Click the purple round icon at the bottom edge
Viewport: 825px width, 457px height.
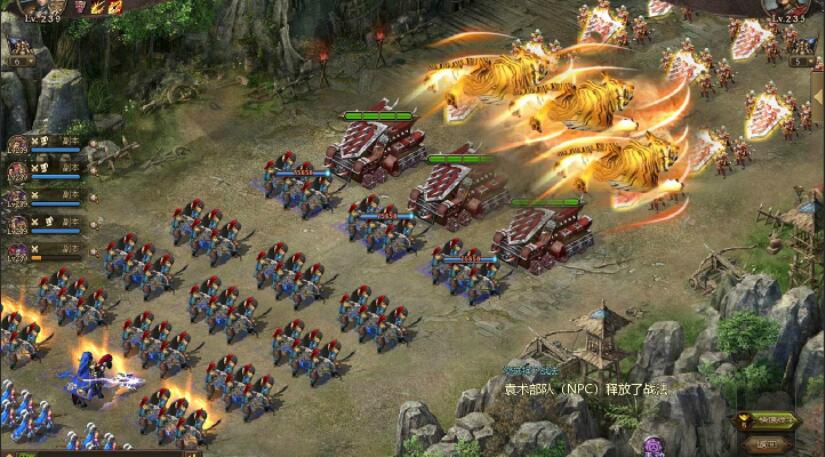654,446
